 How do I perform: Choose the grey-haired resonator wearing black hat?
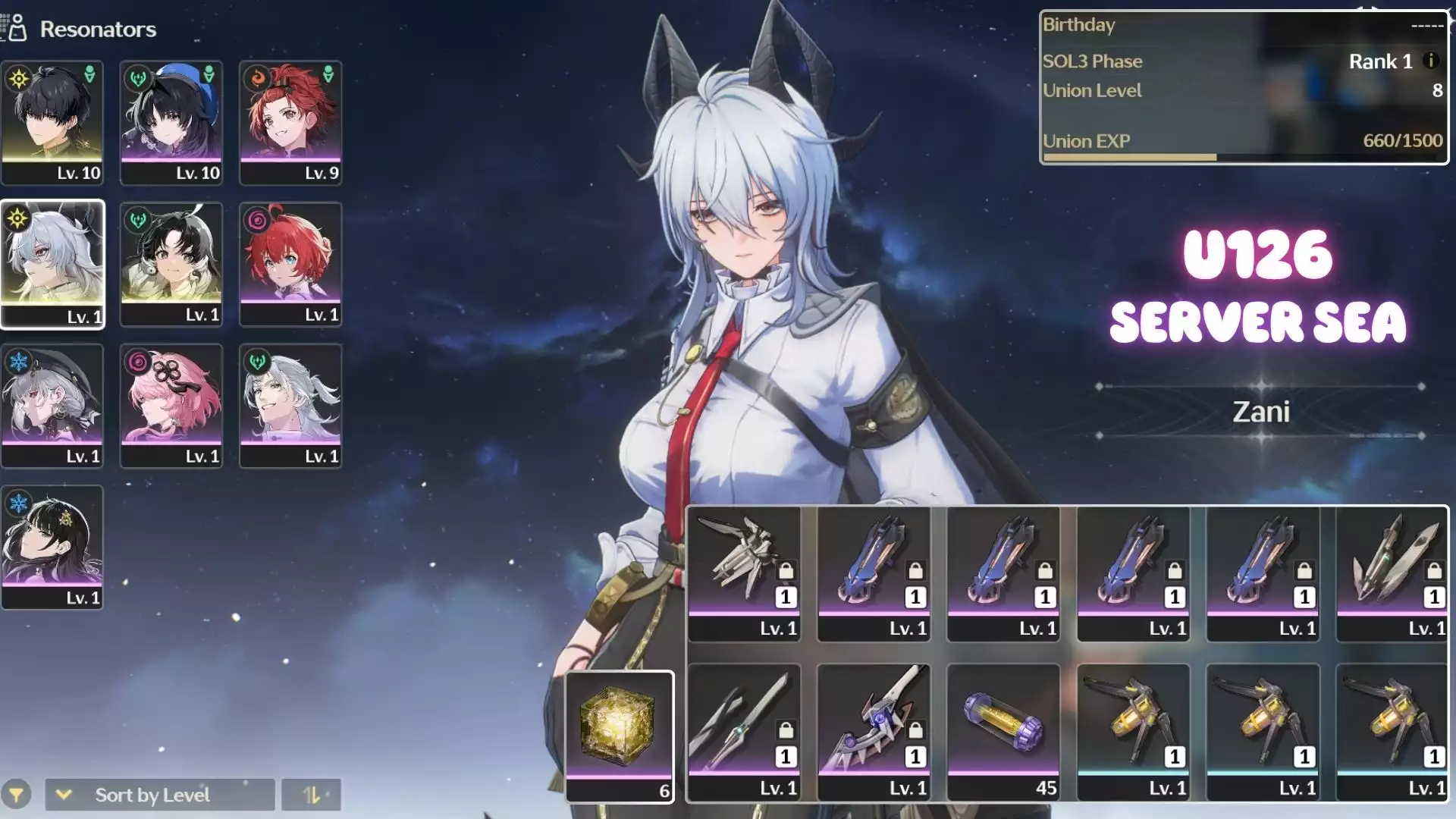52,406
